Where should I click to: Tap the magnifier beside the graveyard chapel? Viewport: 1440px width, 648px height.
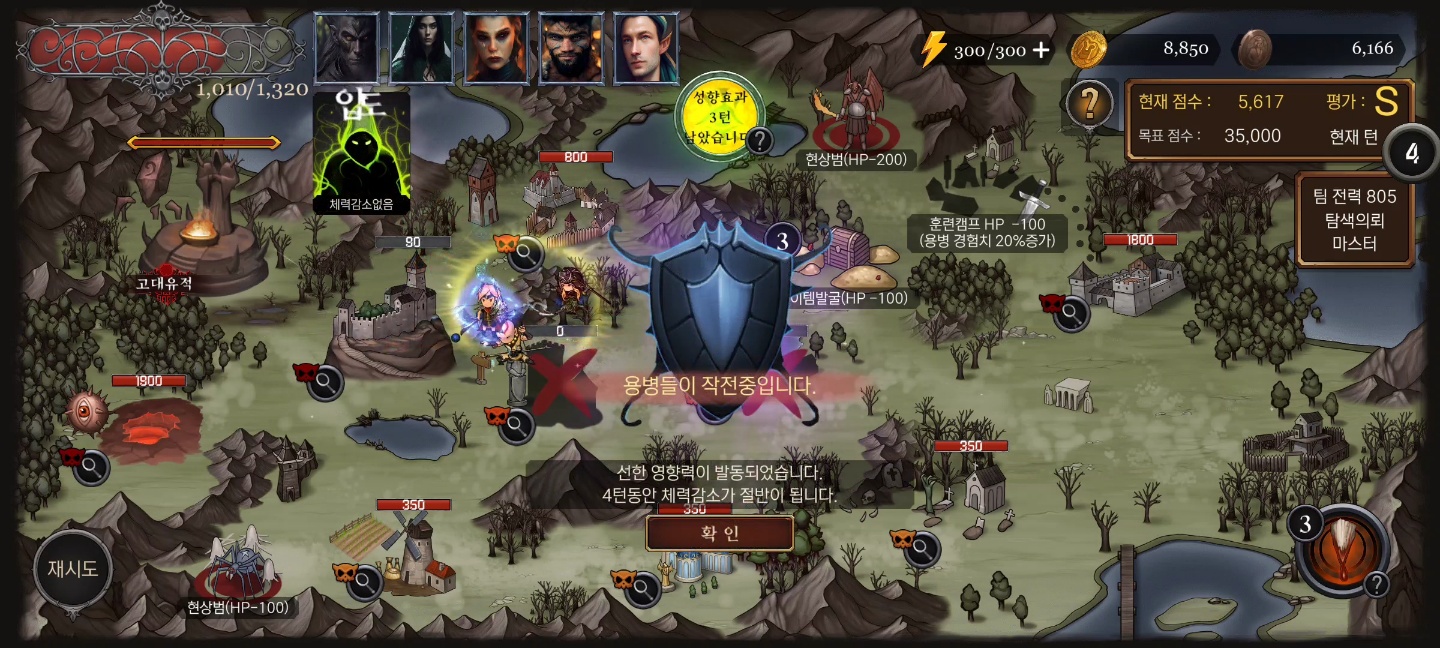click(921, 548)
